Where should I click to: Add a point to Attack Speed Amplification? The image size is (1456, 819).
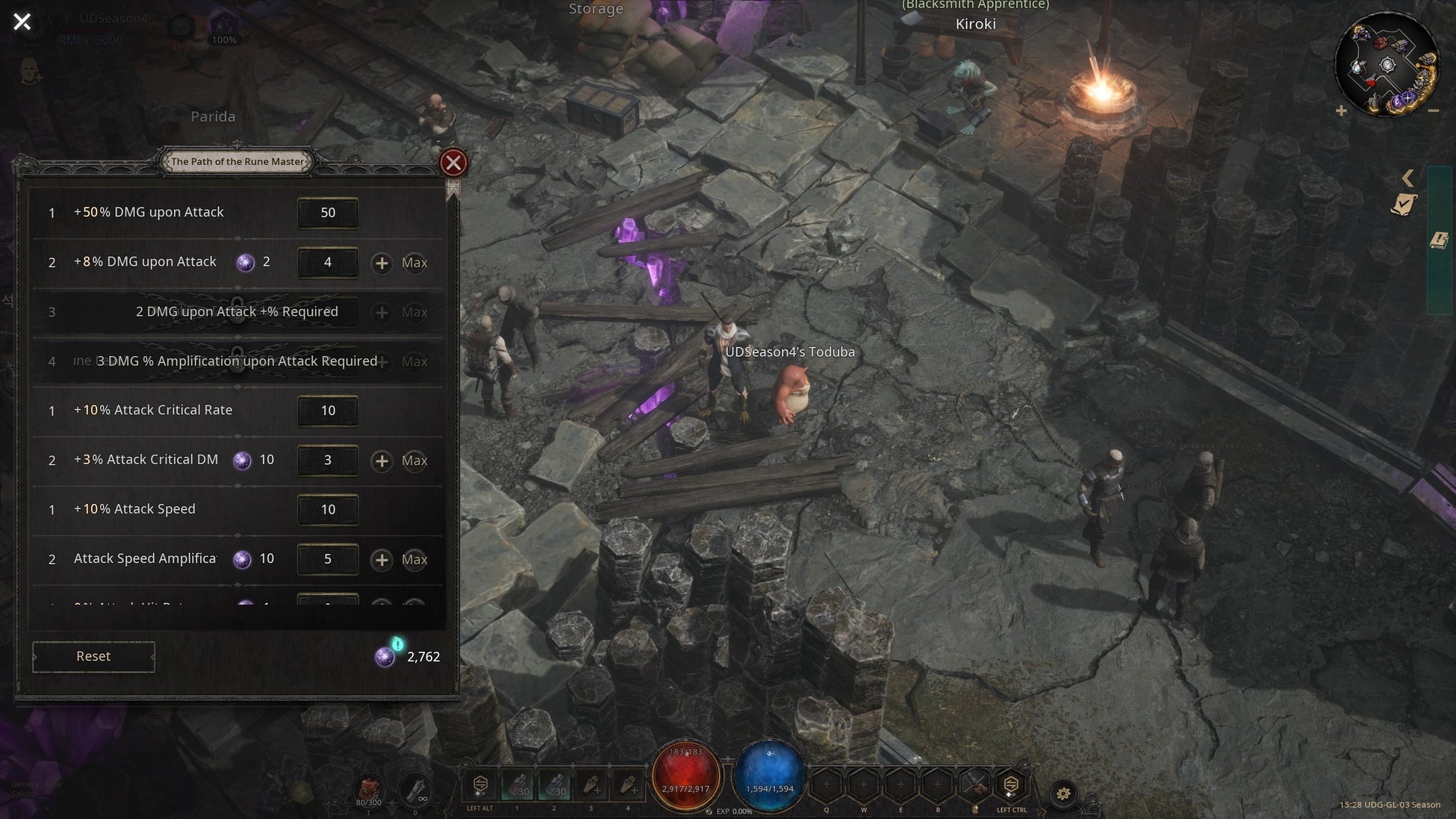click(382, 559)
